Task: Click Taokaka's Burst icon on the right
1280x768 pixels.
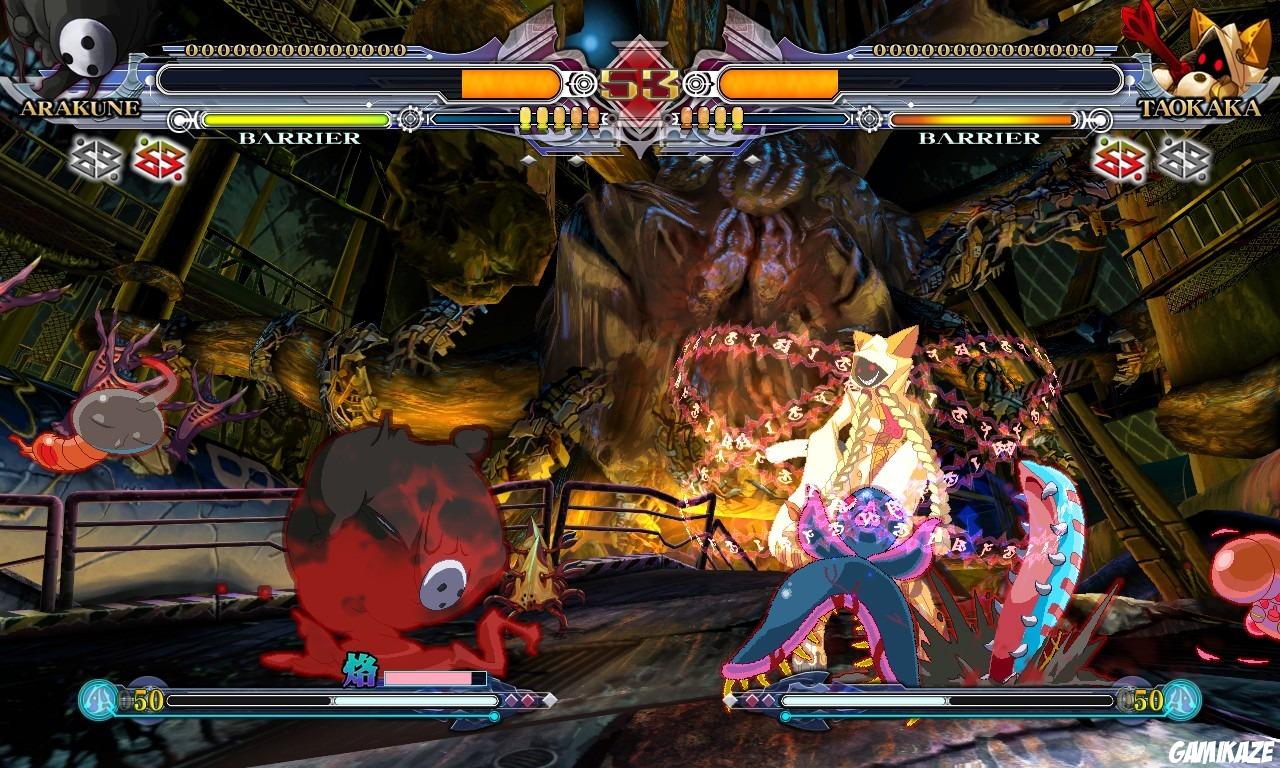Action: pos(1185,158)
